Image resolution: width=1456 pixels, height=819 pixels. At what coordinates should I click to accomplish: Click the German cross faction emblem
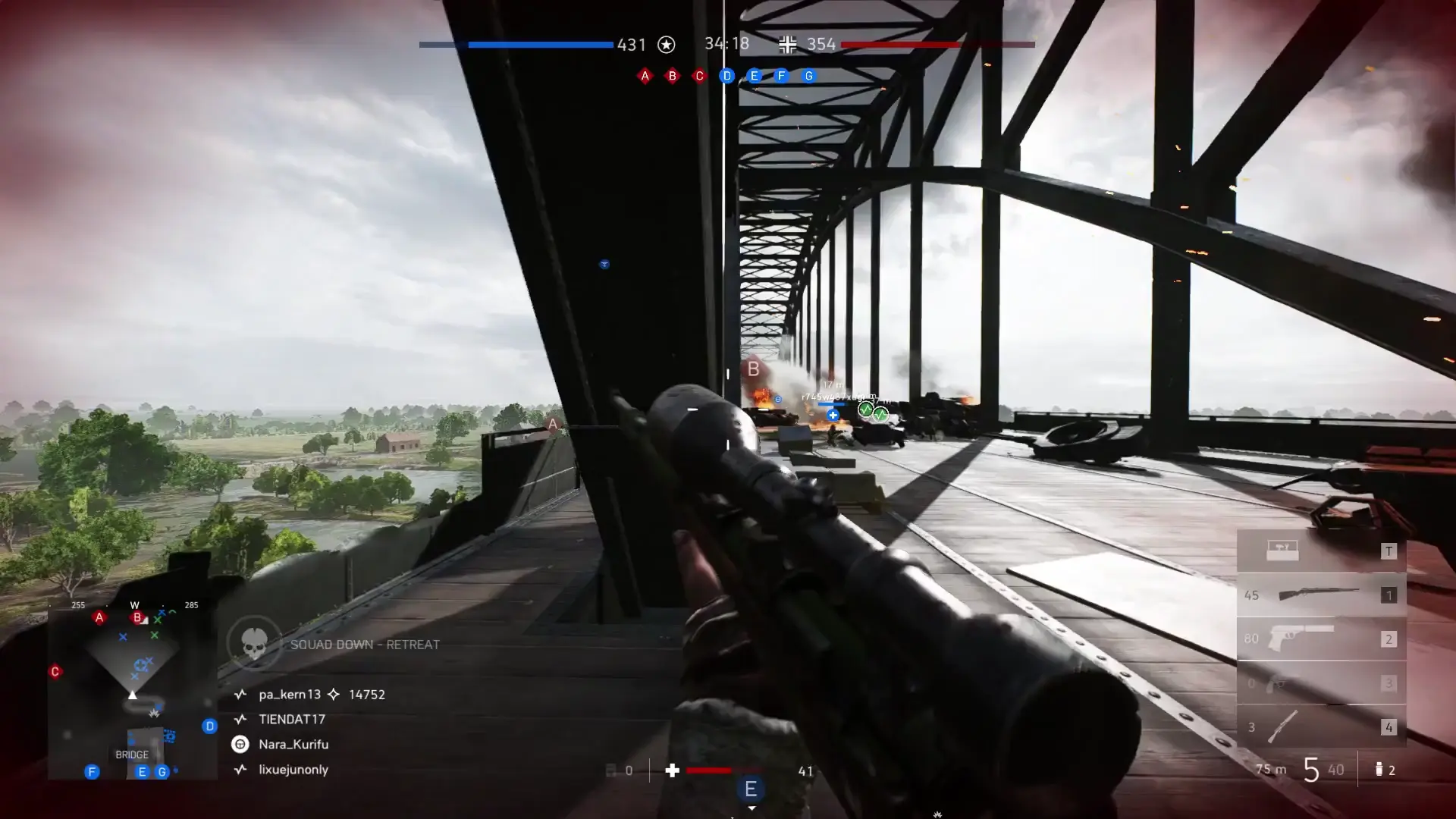(787, 45)
